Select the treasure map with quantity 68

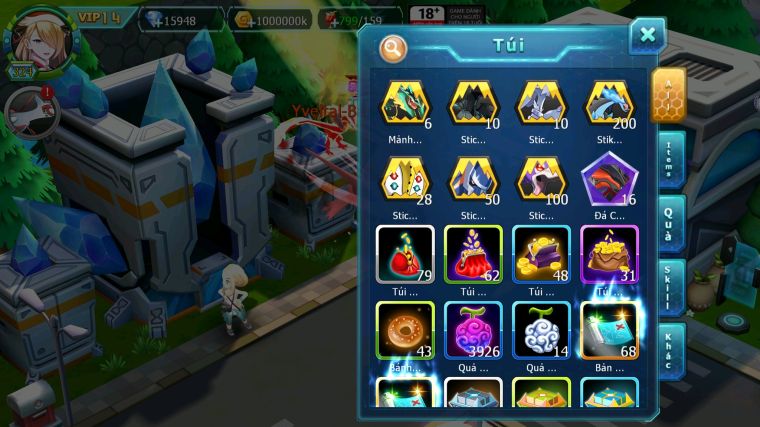click(608, 330)
